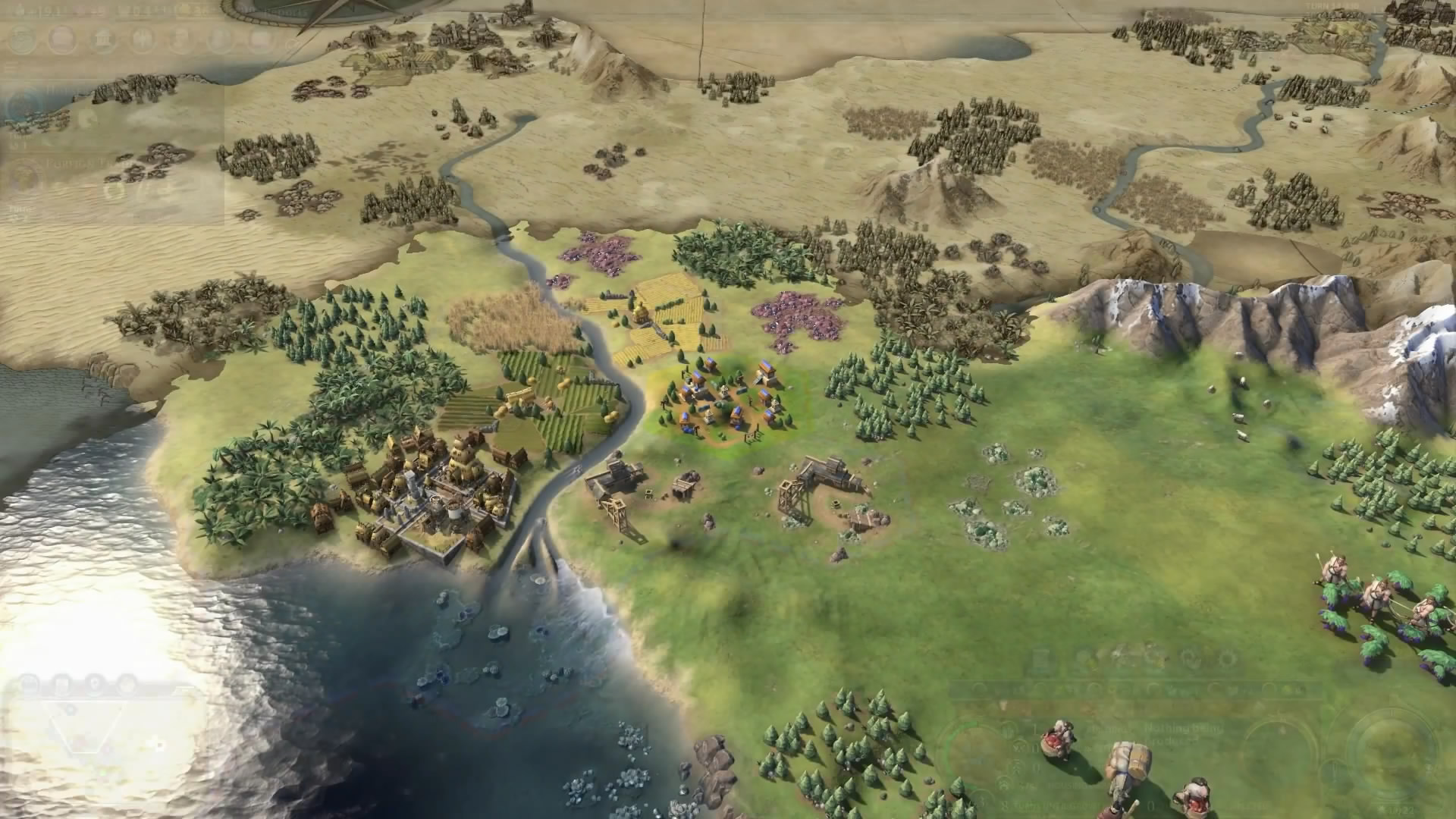Viewport: 1456px width, 819px height.
Task: Open the Government screen with the building icon
Action: 102,39
